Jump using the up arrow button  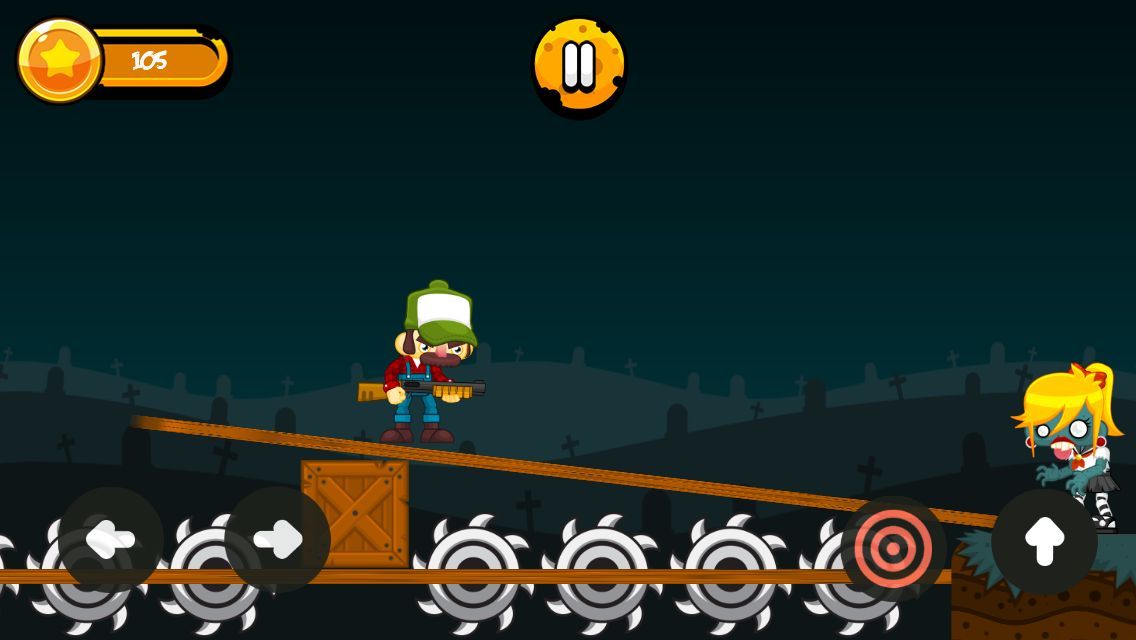coord(1044,541)
